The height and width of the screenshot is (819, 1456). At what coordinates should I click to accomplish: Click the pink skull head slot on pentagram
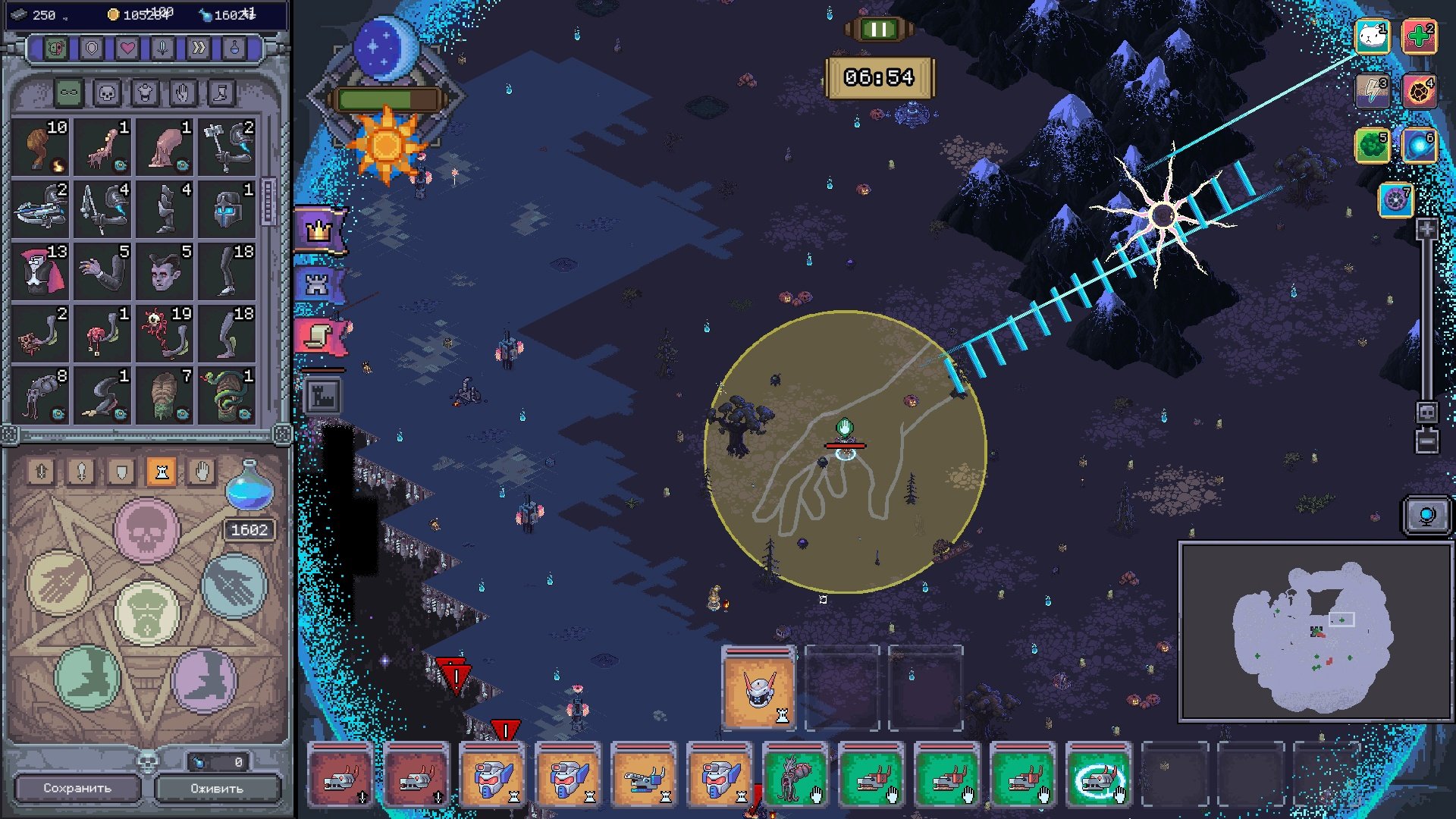(146, 530)
